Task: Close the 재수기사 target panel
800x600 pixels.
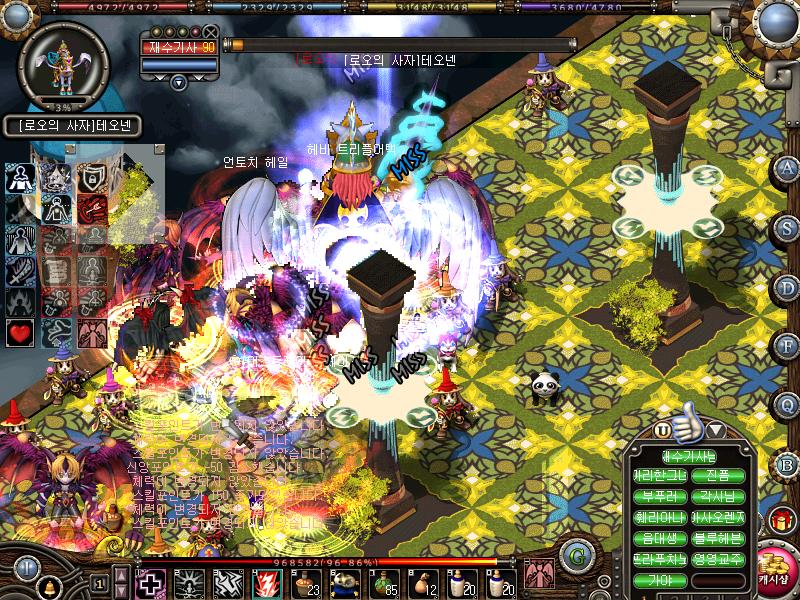Action: 210,32
